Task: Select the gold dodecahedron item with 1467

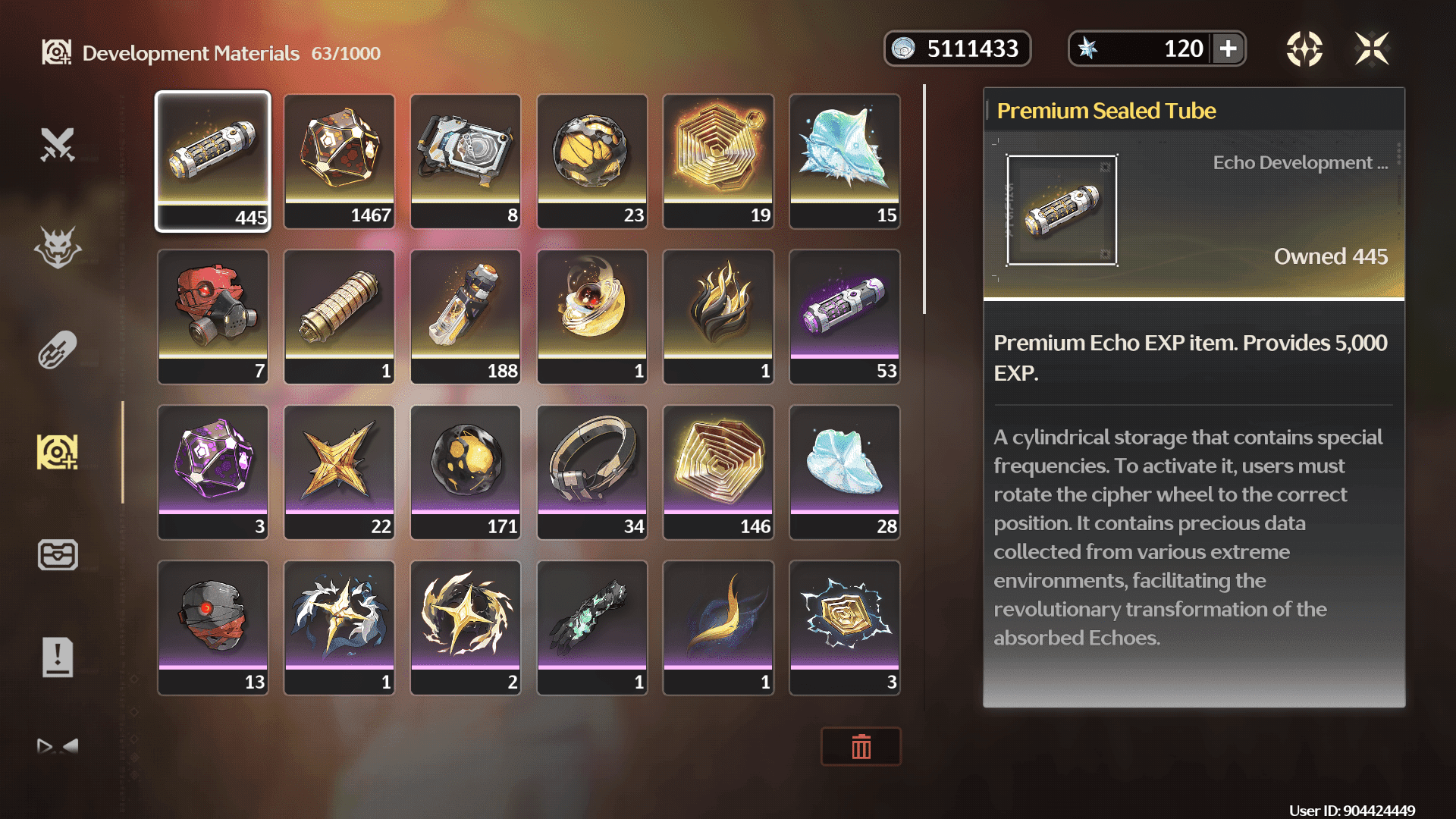Action: click(x=339, y=161)
